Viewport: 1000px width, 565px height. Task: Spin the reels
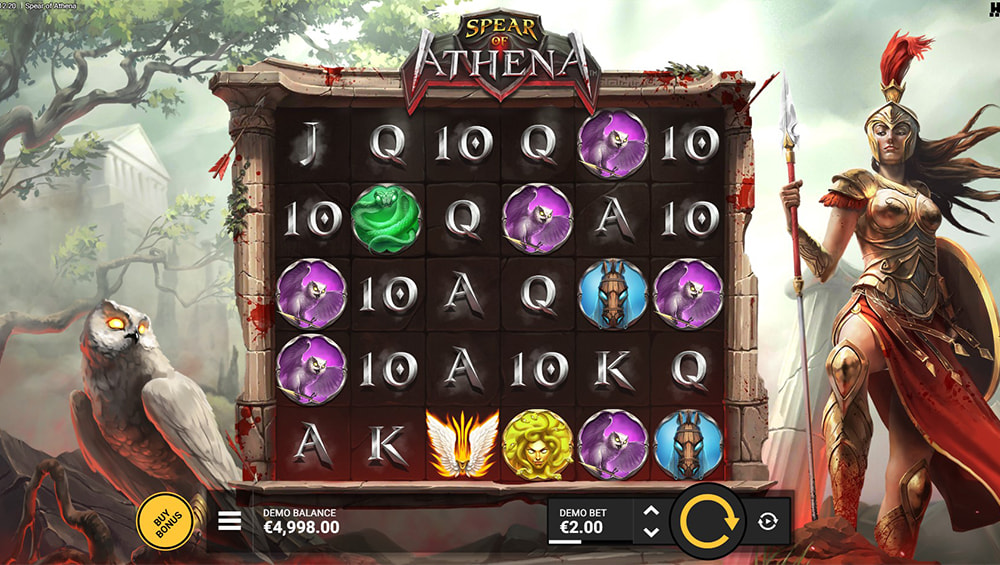click(x=708, y=520)
